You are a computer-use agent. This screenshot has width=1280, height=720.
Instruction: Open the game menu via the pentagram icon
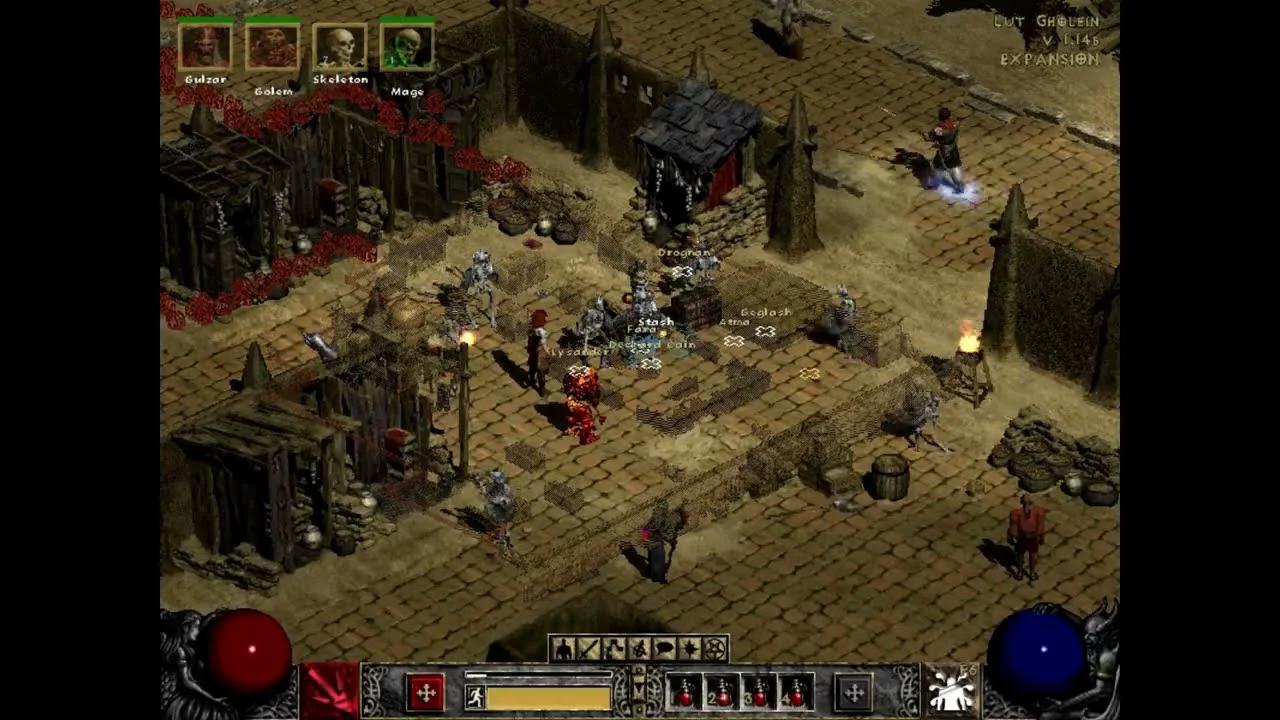714,648
